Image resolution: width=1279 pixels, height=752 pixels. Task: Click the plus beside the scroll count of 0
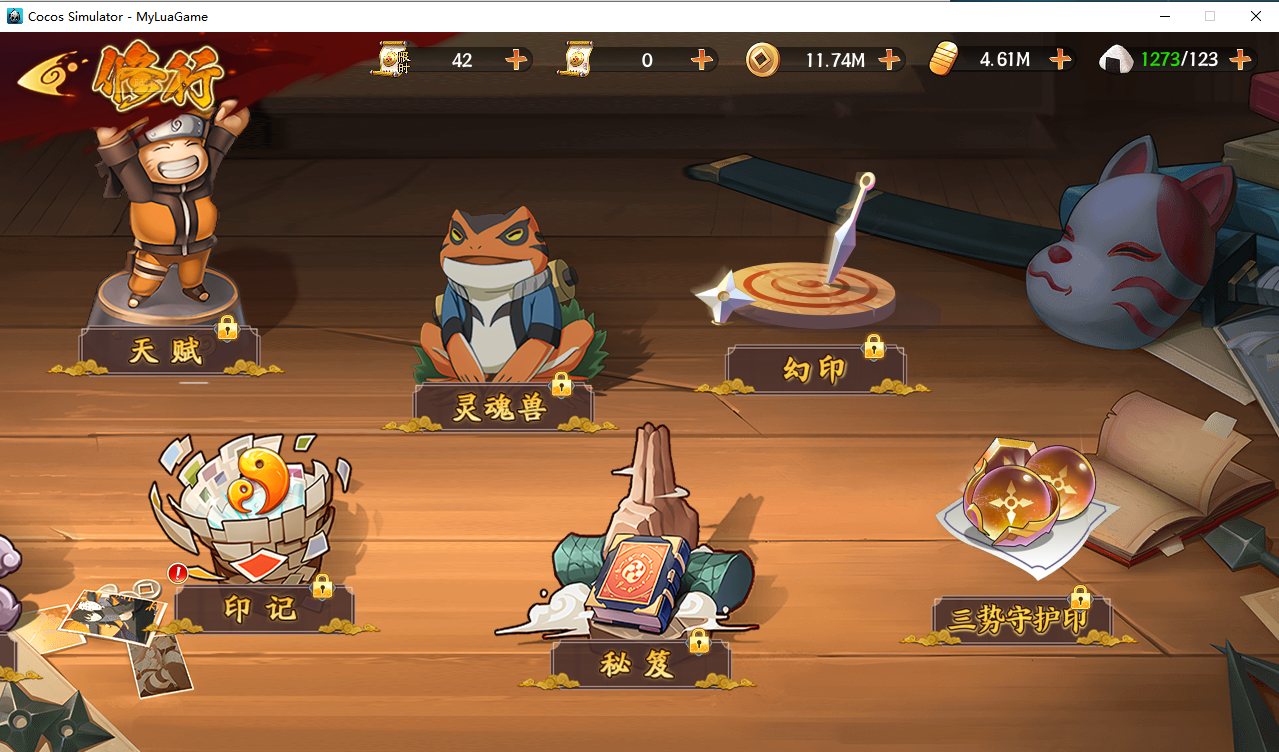[x=702, y=60]
